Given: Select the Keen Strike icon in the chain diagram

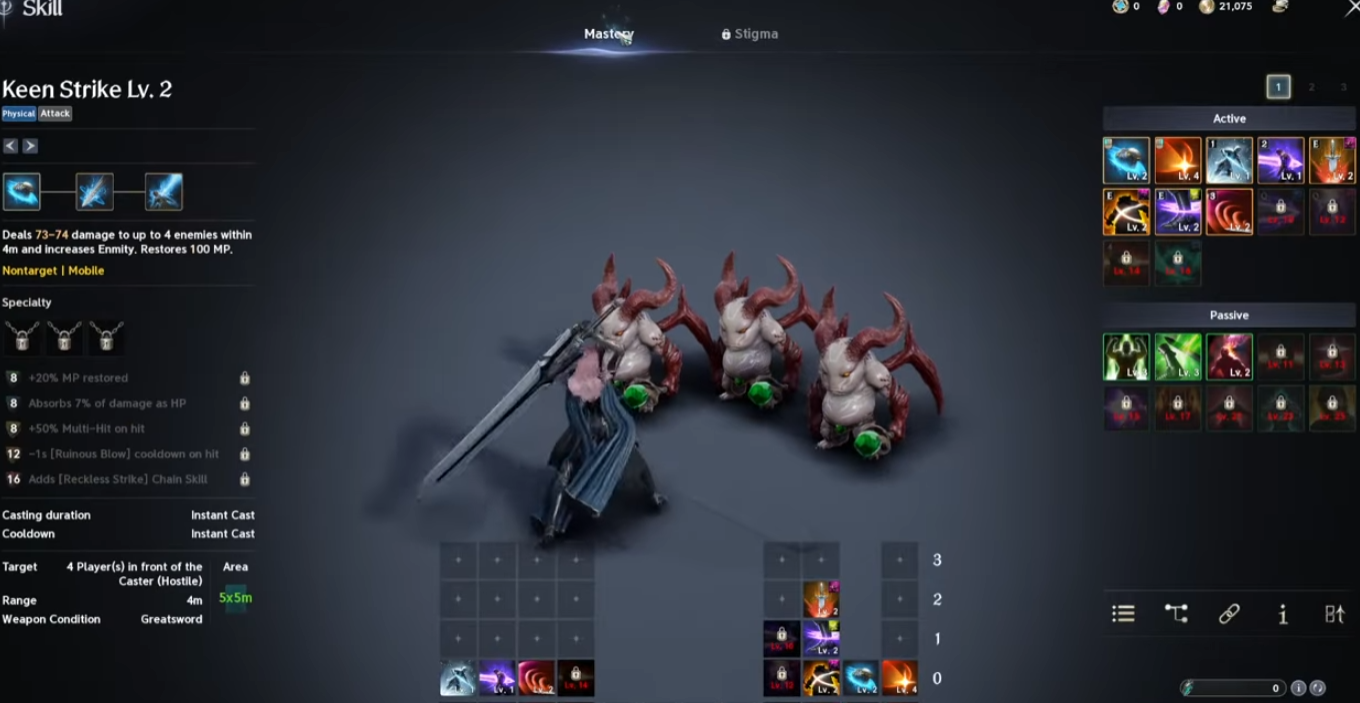Looking at the screenshot, I should coord(22,191).
